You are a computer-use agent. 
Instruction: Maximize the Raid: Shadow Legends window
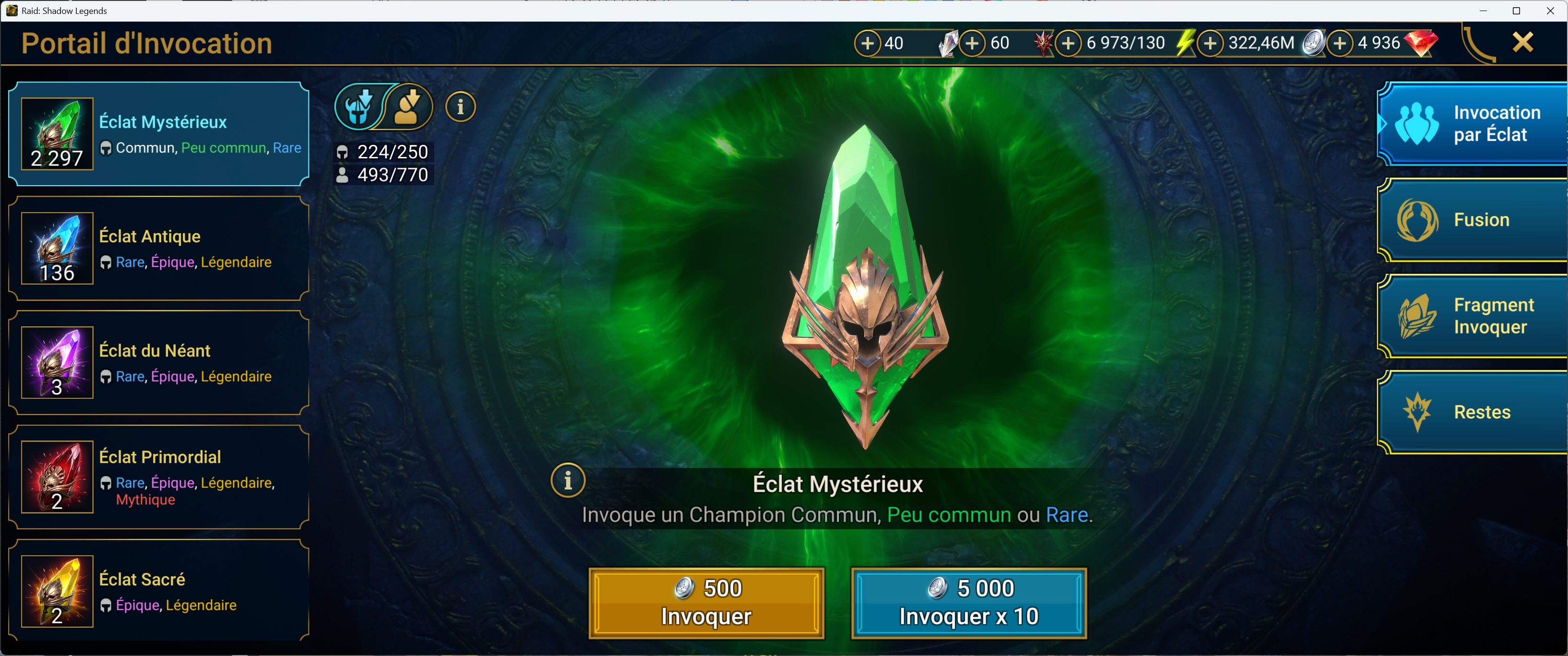(x=1516, y=11)
